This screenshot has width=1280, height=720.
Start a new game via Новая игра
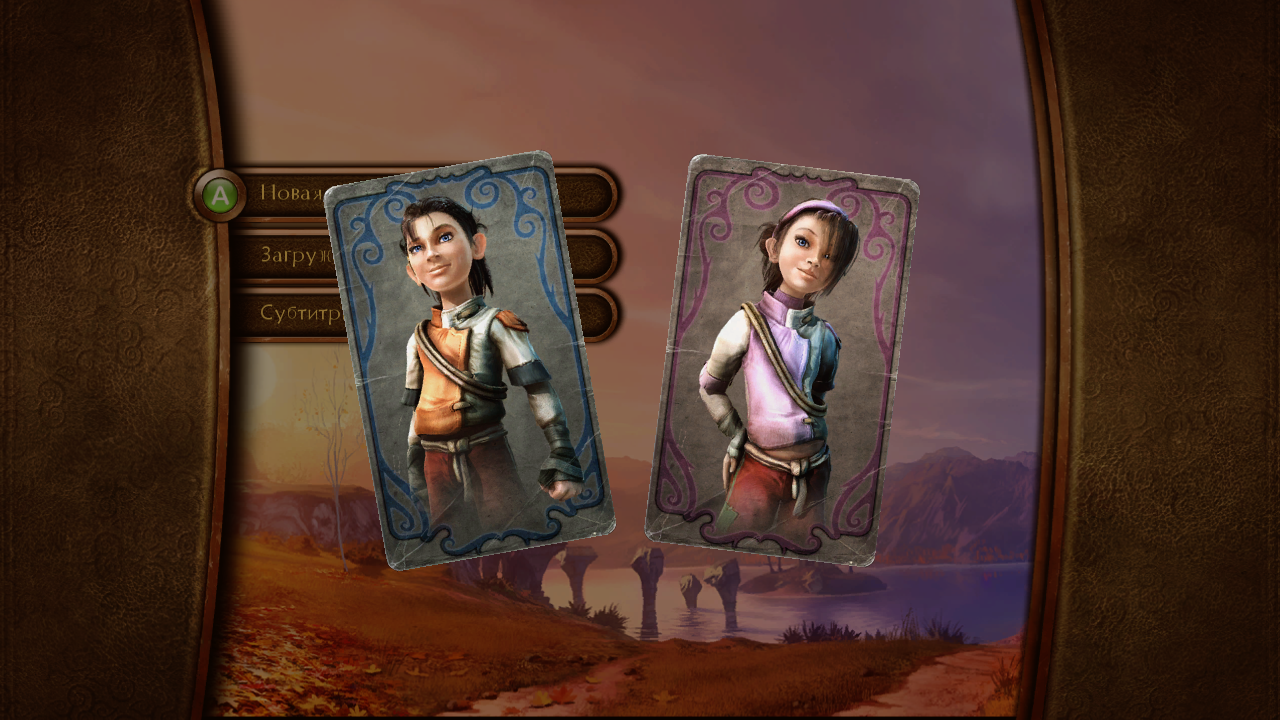point(292,192)
